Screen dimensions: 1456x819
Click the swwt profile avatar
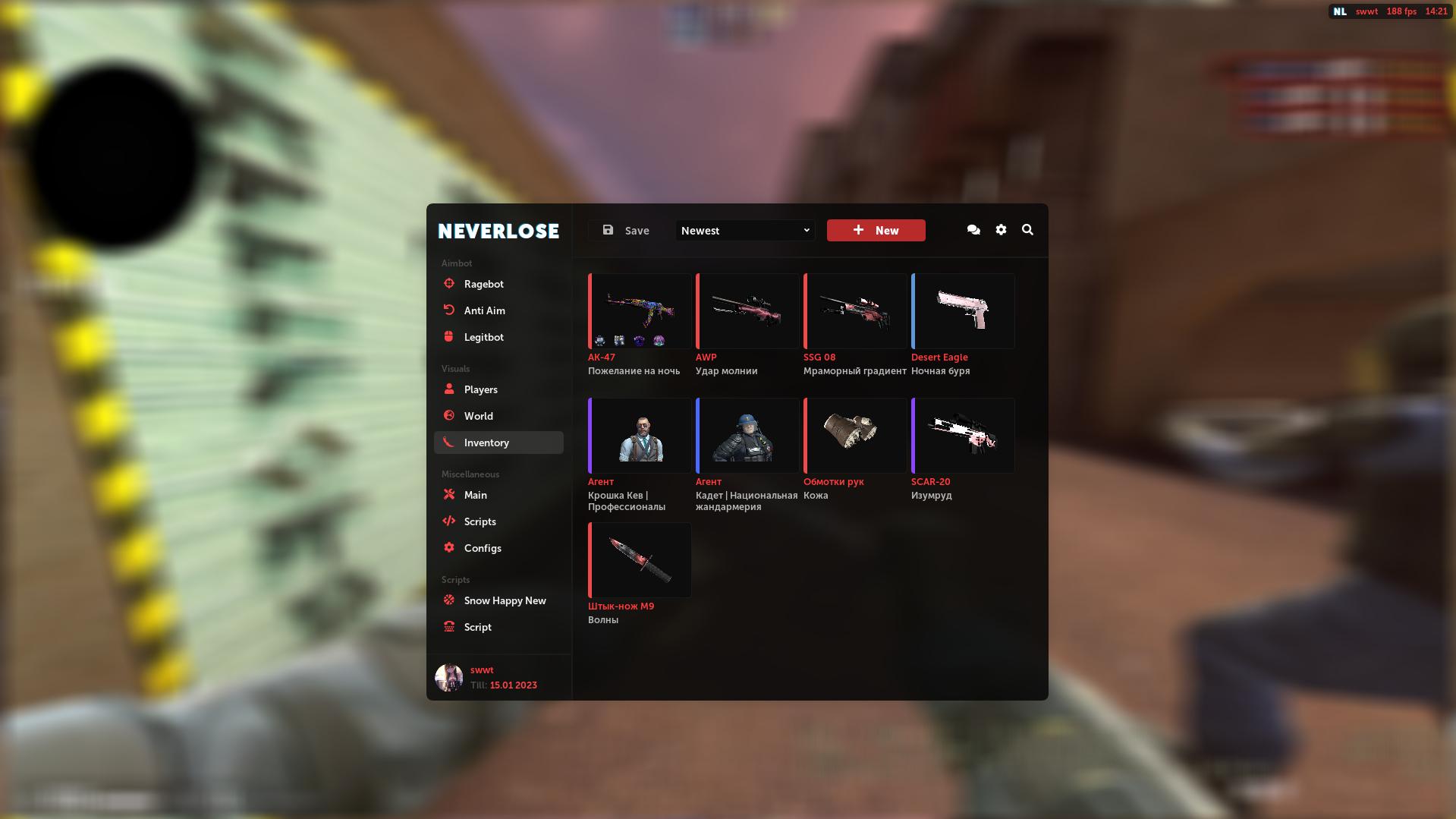click(449, 676)
